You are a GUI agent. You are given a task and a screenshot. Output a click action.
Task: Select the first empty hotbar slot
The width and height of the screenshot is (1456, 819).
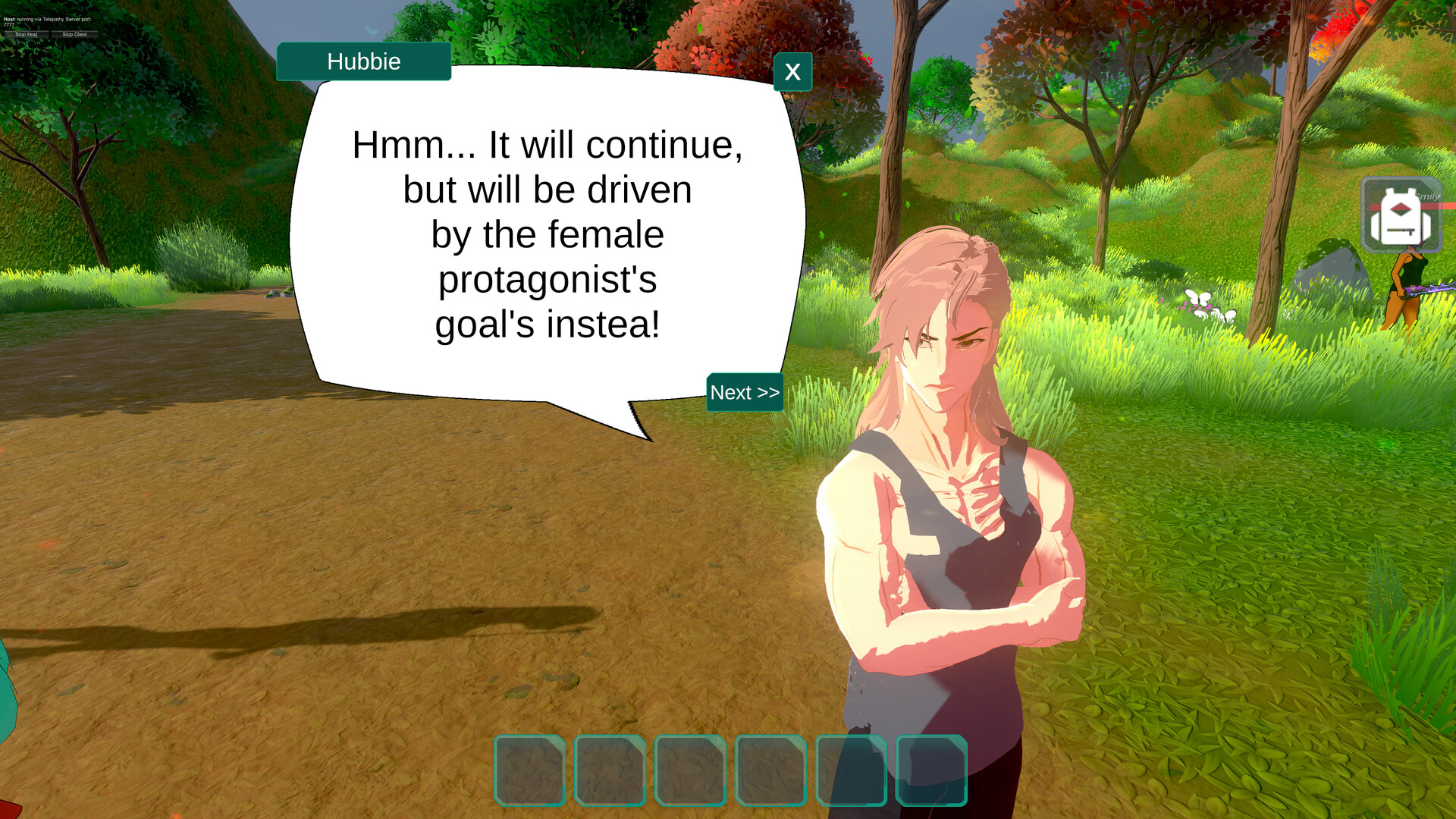[531, 770]
